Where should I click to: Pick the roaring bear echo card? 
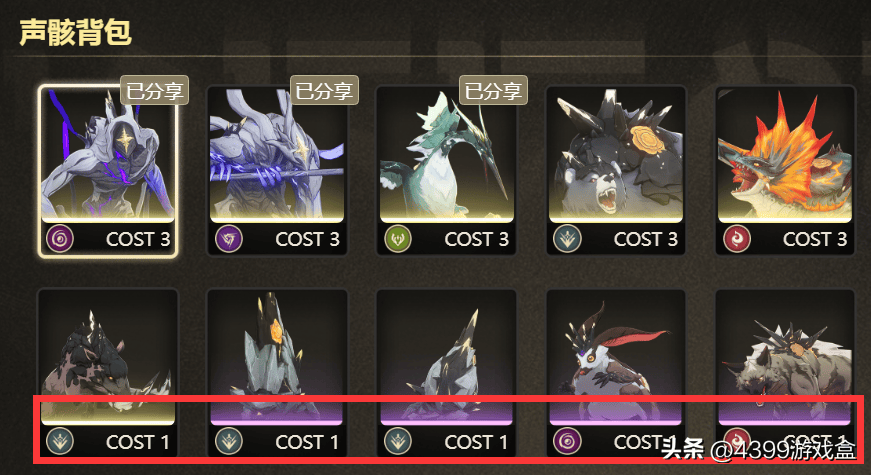point(615,170)
